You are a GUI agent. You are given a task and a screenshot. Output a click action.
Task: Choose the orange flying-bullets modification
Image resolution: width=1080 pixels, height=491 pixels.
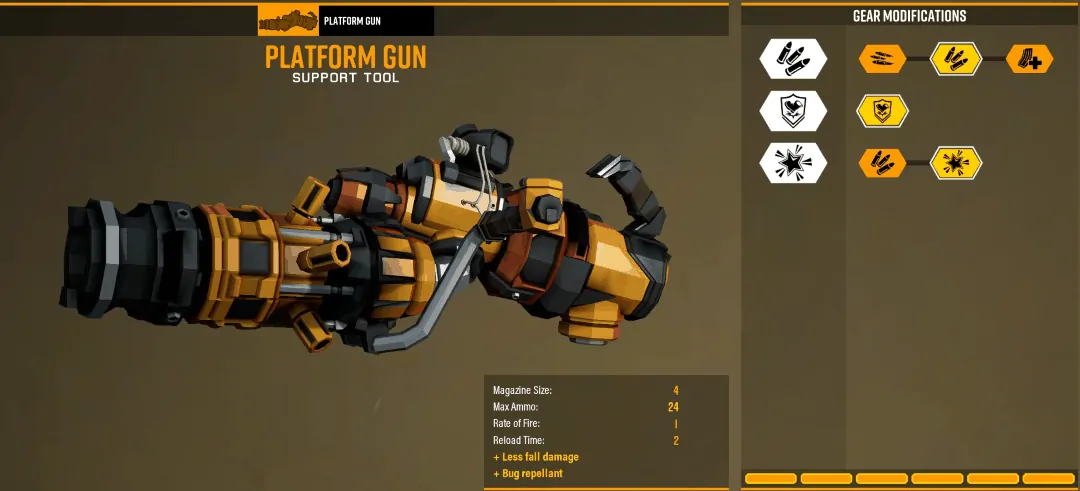tap(882, 59)
